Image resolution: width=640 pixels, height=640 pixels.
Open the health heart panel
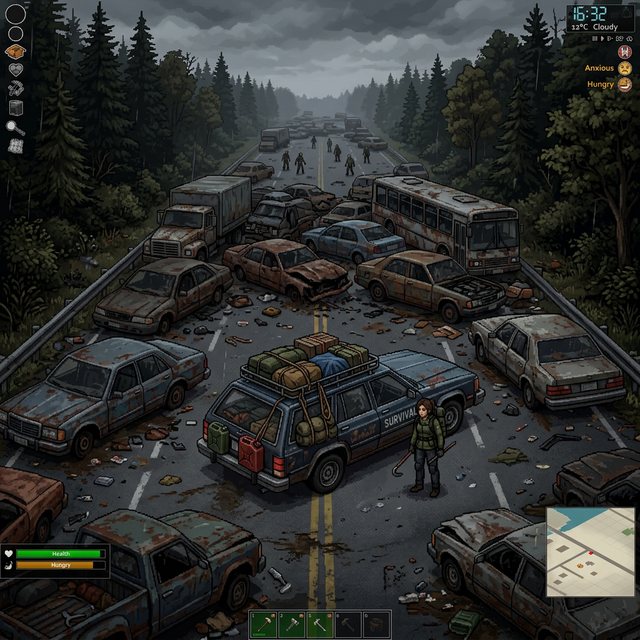15,70
